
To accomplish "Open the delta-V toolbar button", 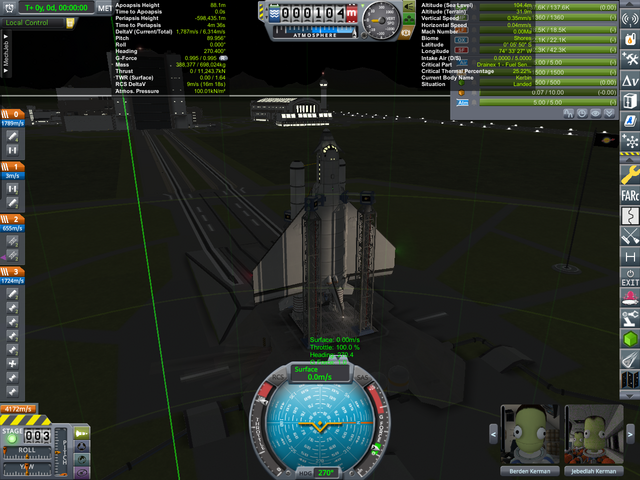I will (630, 79).
